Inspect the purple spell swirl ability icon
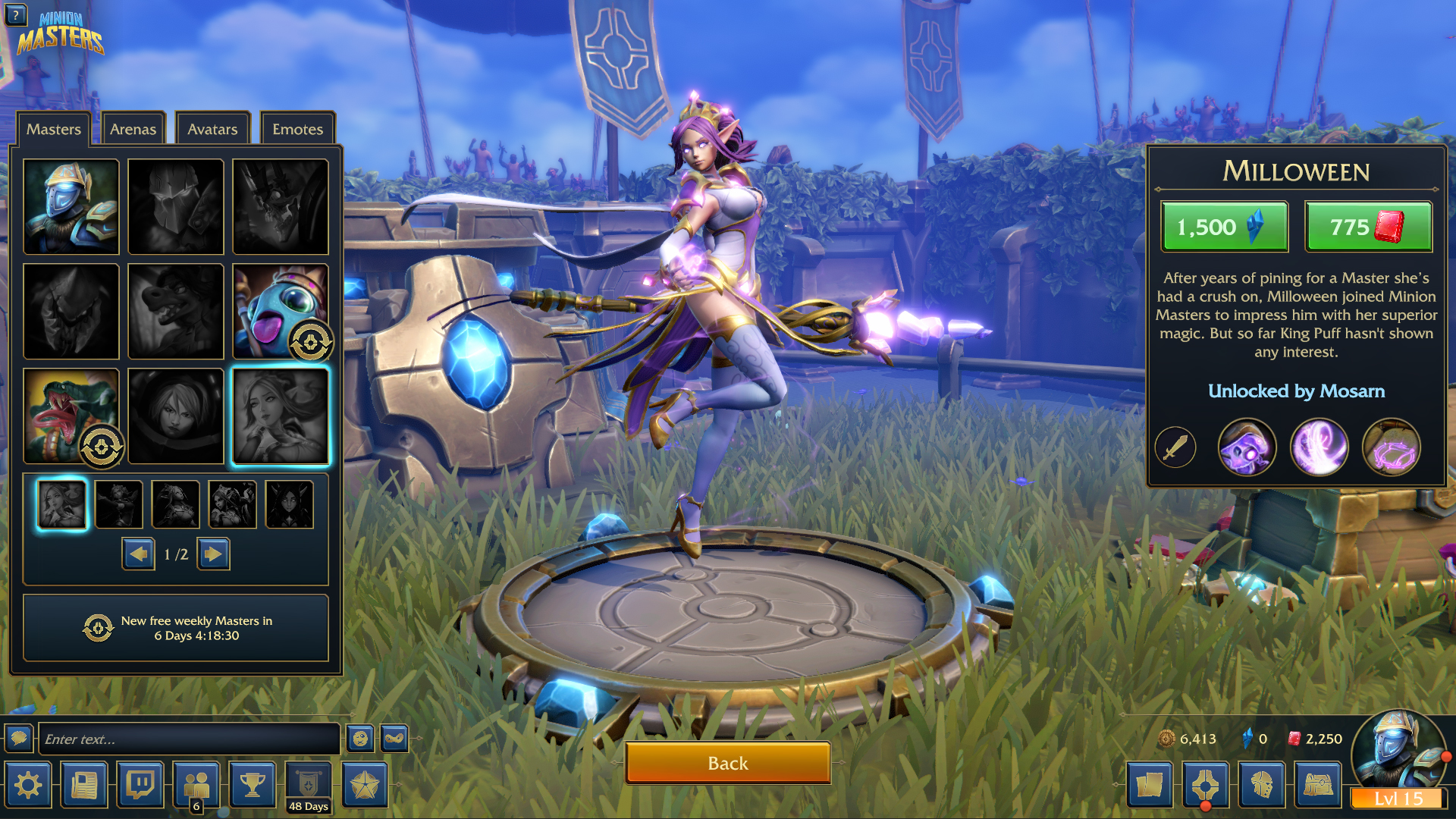This screenshot has height=819, width=1456. tap(1319, 447)
